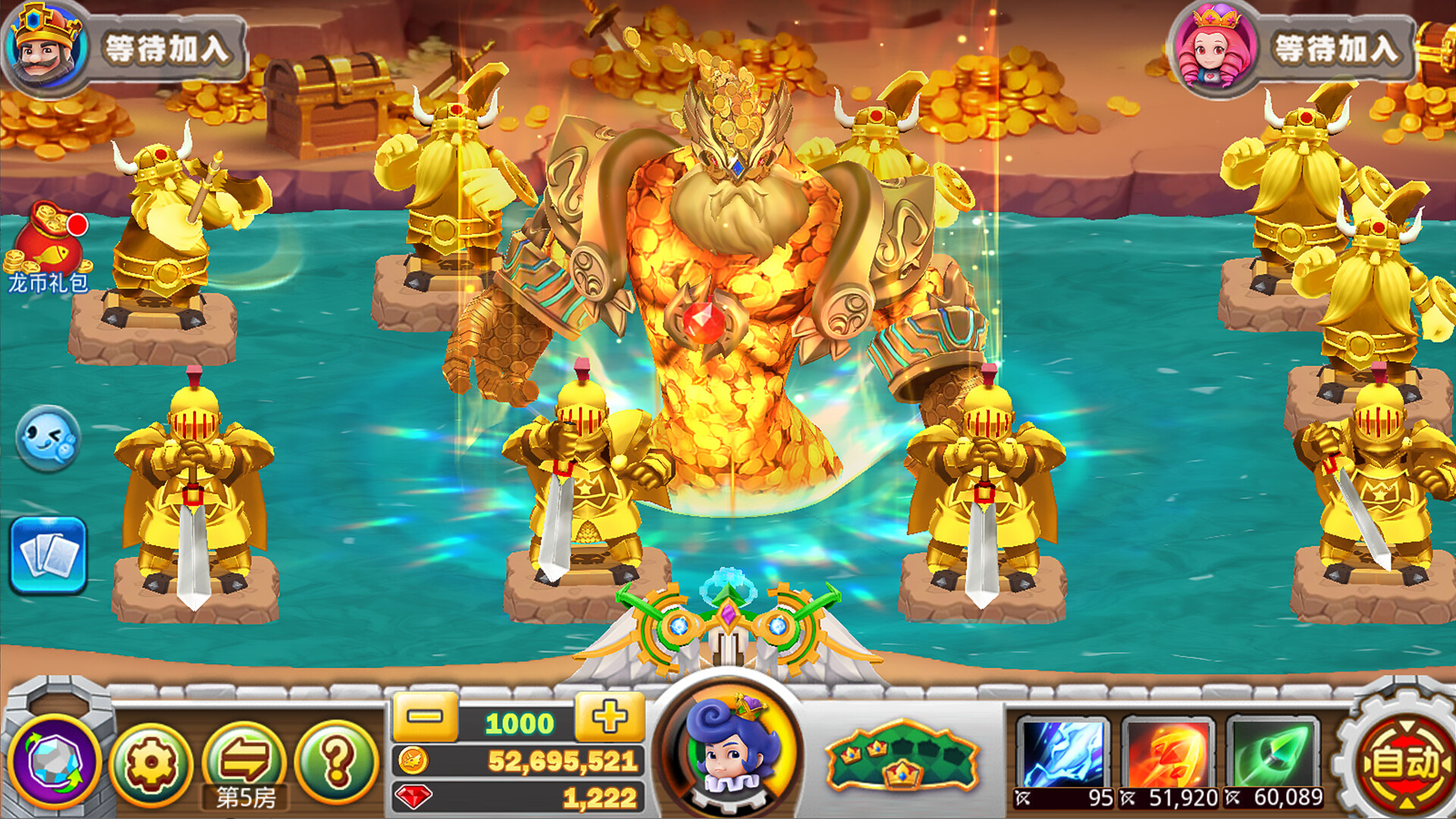
Task: Open the 龙币礼包 dragon coin gift pack
Action: 48,243
